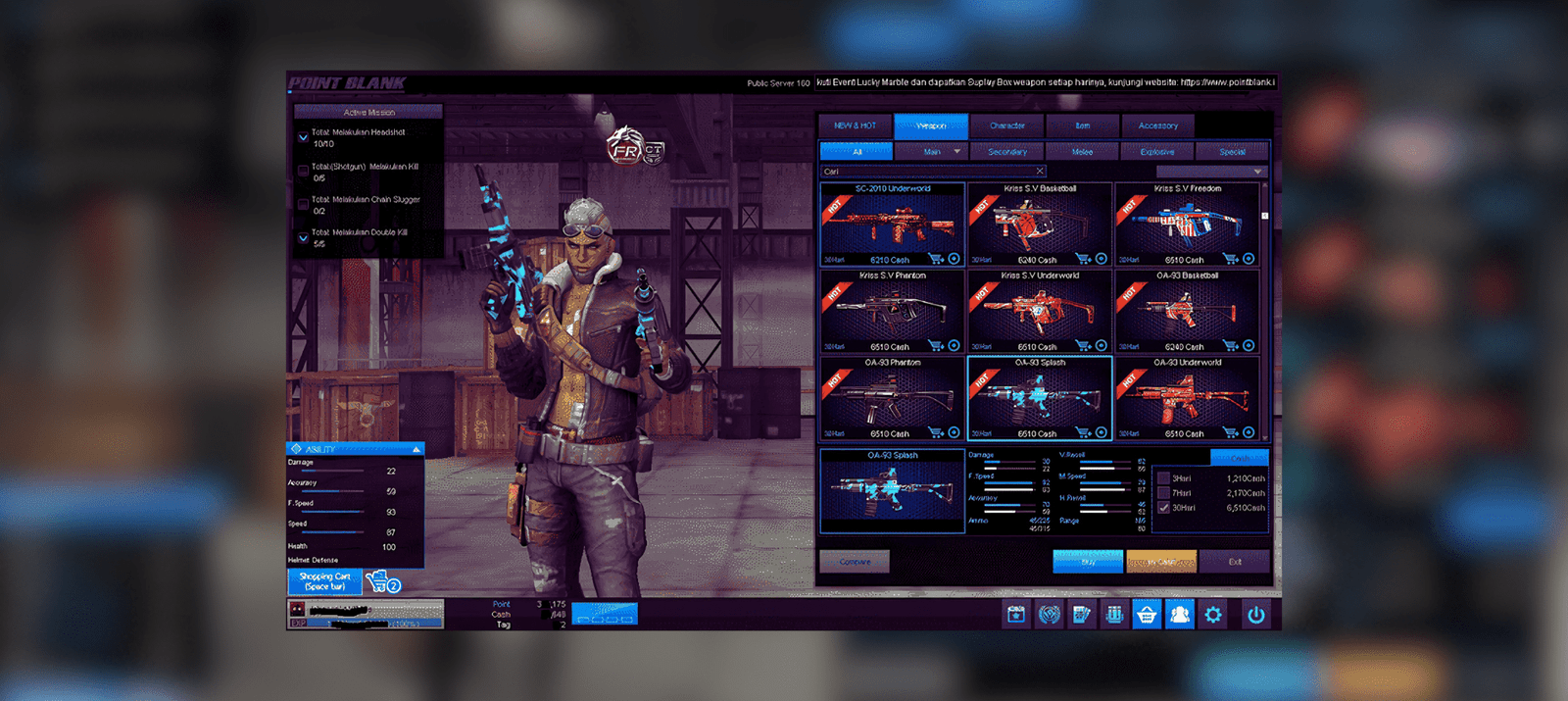1568x701 pixels.
Task: Click the Cari search field
Action: 926,172
